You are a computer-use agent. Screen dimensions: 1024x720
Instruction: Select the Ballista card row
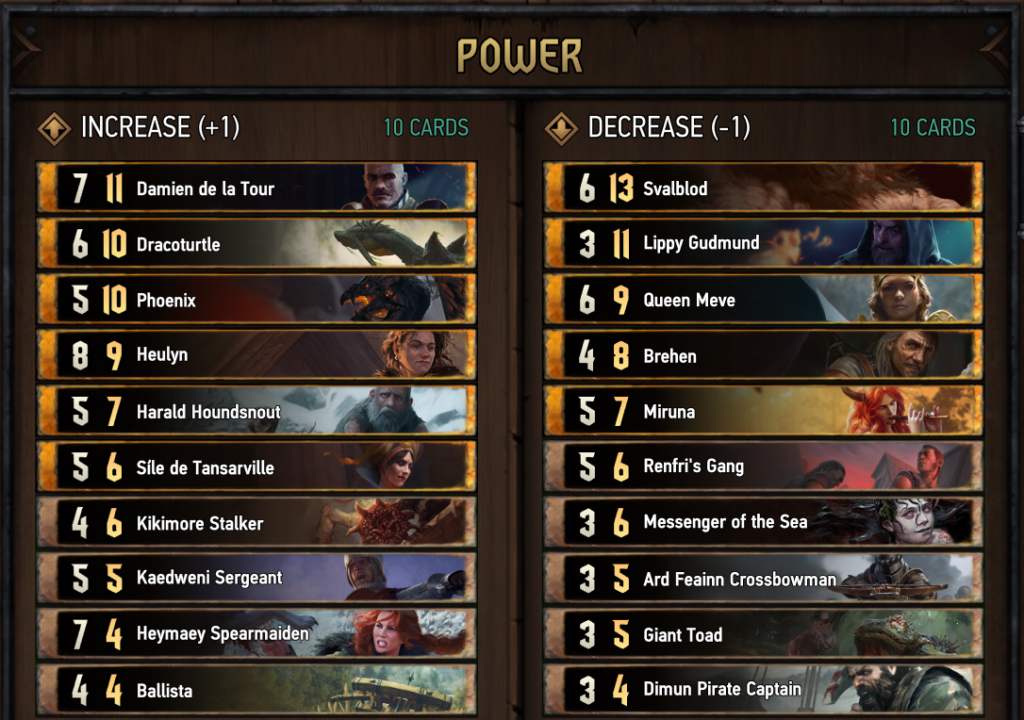click(256, 690)
